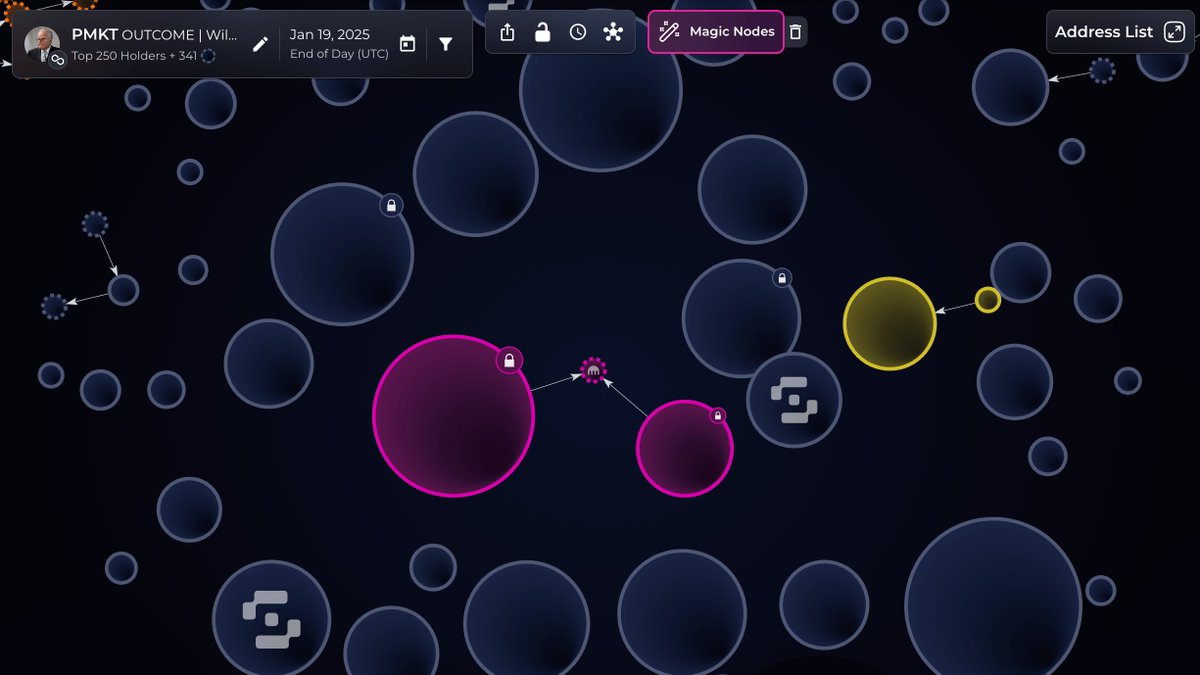Activate the Magic Nodes button
Screen dimensions: 1200x675
pos(716,32)
